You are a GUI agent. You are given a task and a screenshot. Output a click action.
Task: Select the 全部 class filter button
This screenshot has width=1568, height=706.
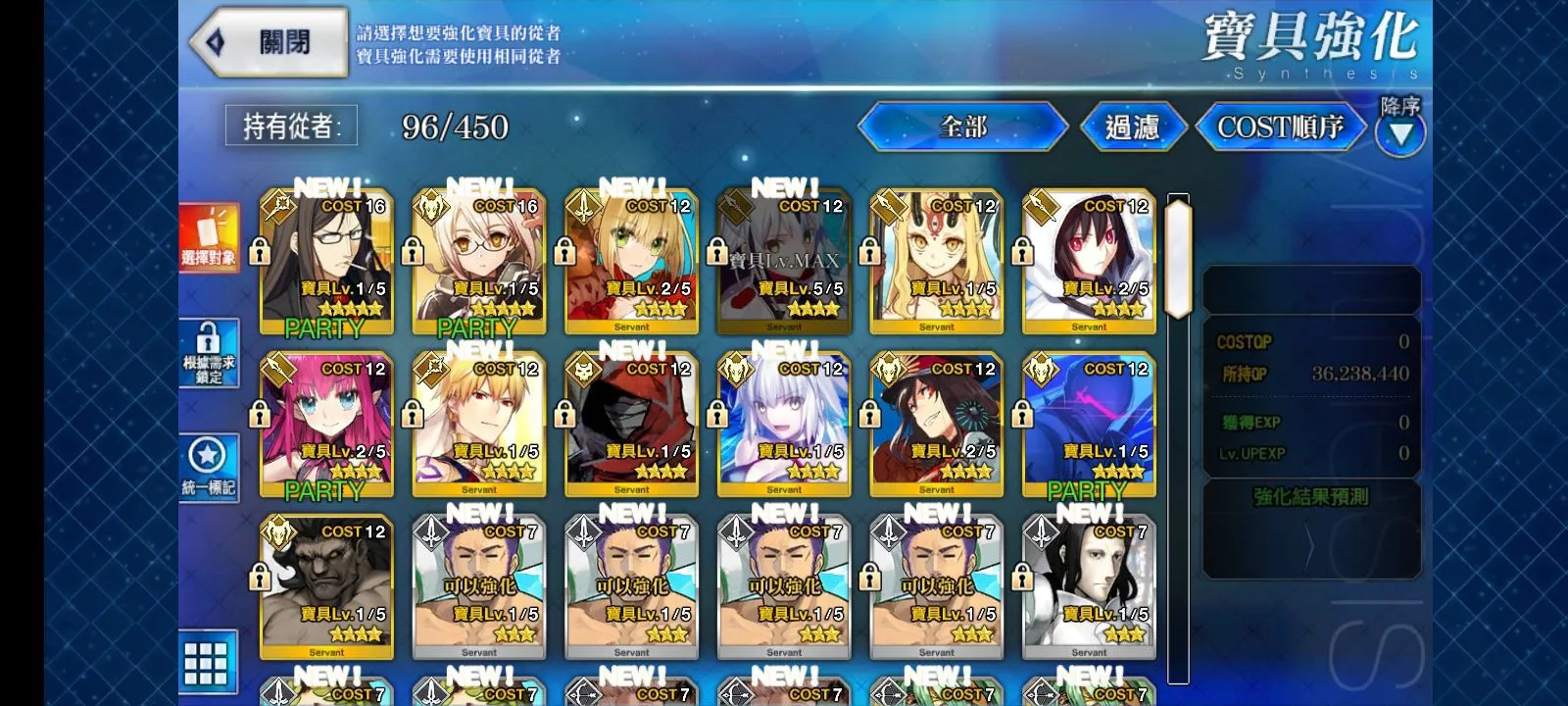962,126
